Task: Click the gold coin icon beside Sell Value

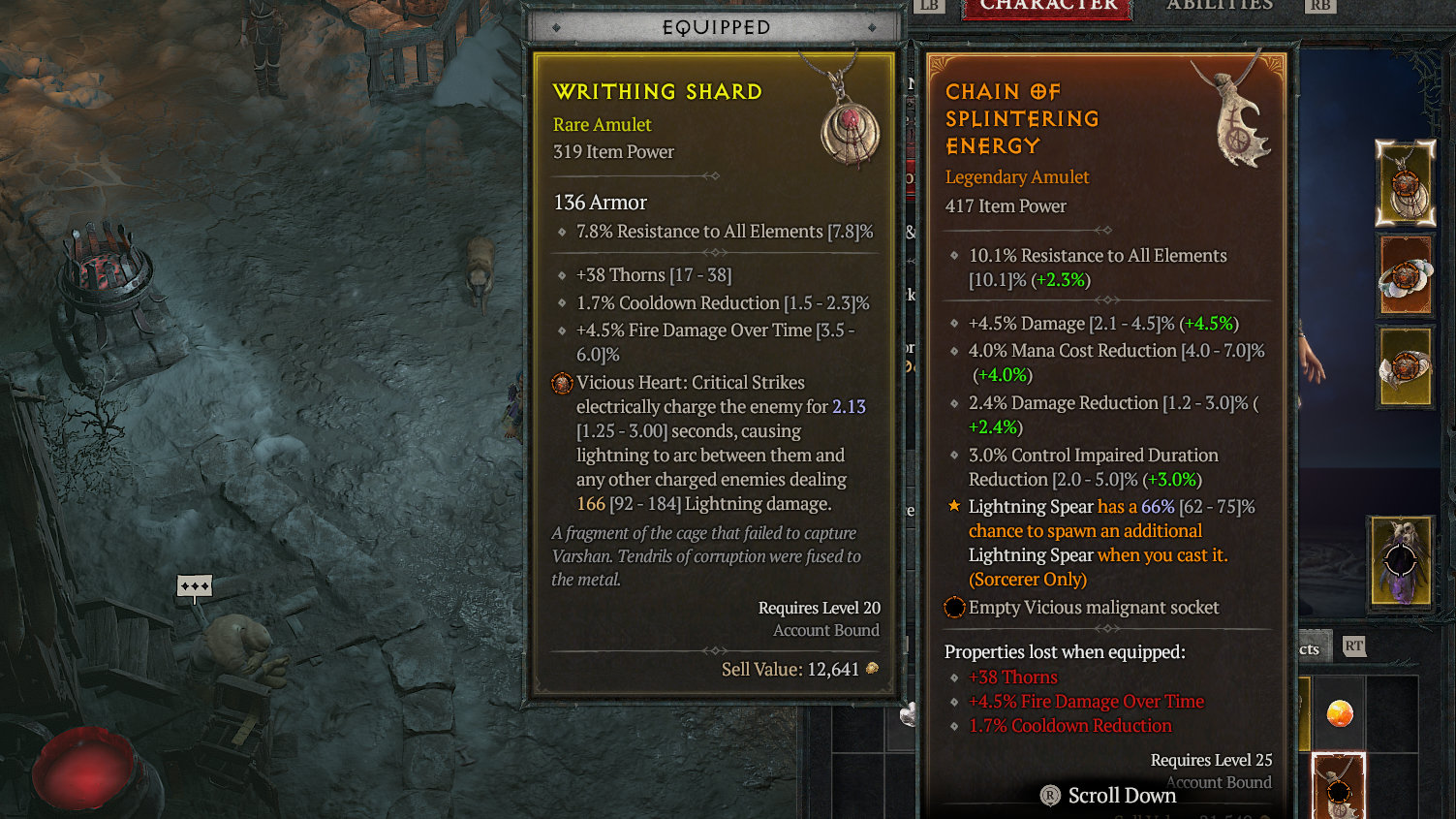Action: (x=871, y=669)
